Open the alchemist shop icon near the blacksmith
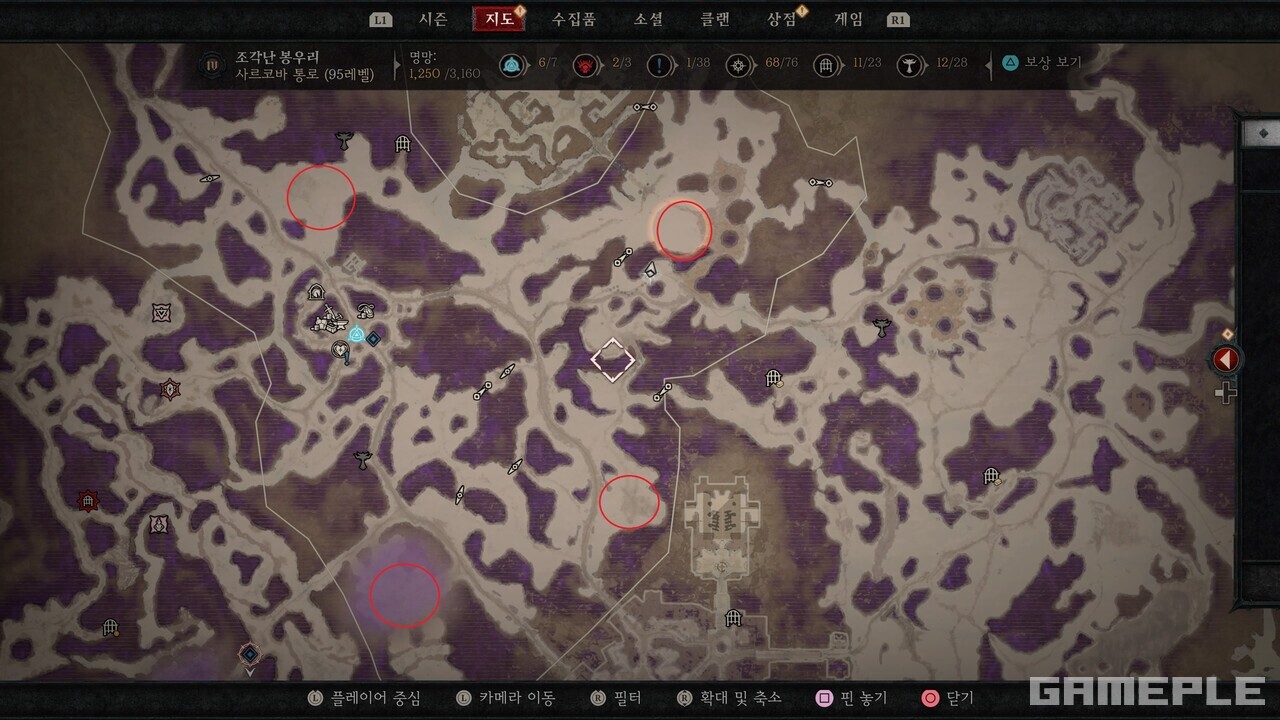The height and width of the screenshot is (720, 1280). tap(365, 311)
